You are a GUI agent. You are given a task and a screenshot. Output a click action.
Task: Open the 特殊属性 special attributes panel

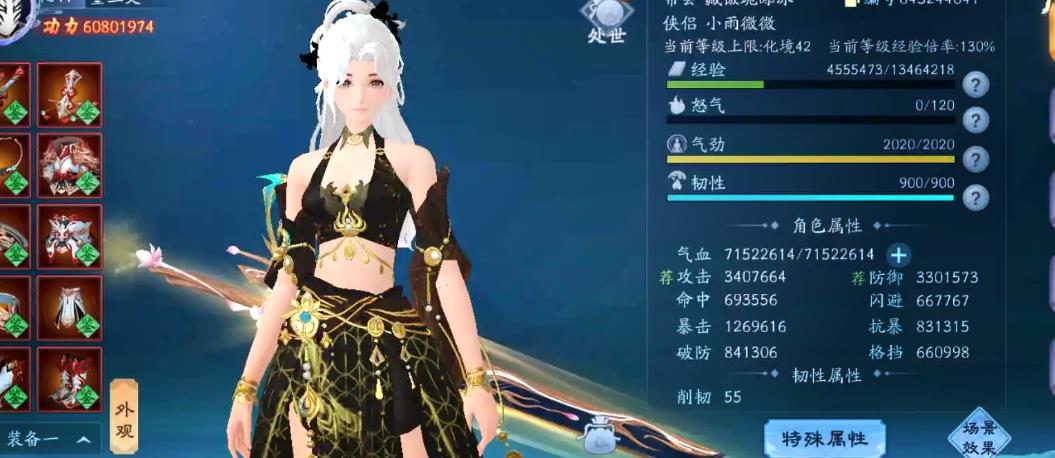click(825, 437)
